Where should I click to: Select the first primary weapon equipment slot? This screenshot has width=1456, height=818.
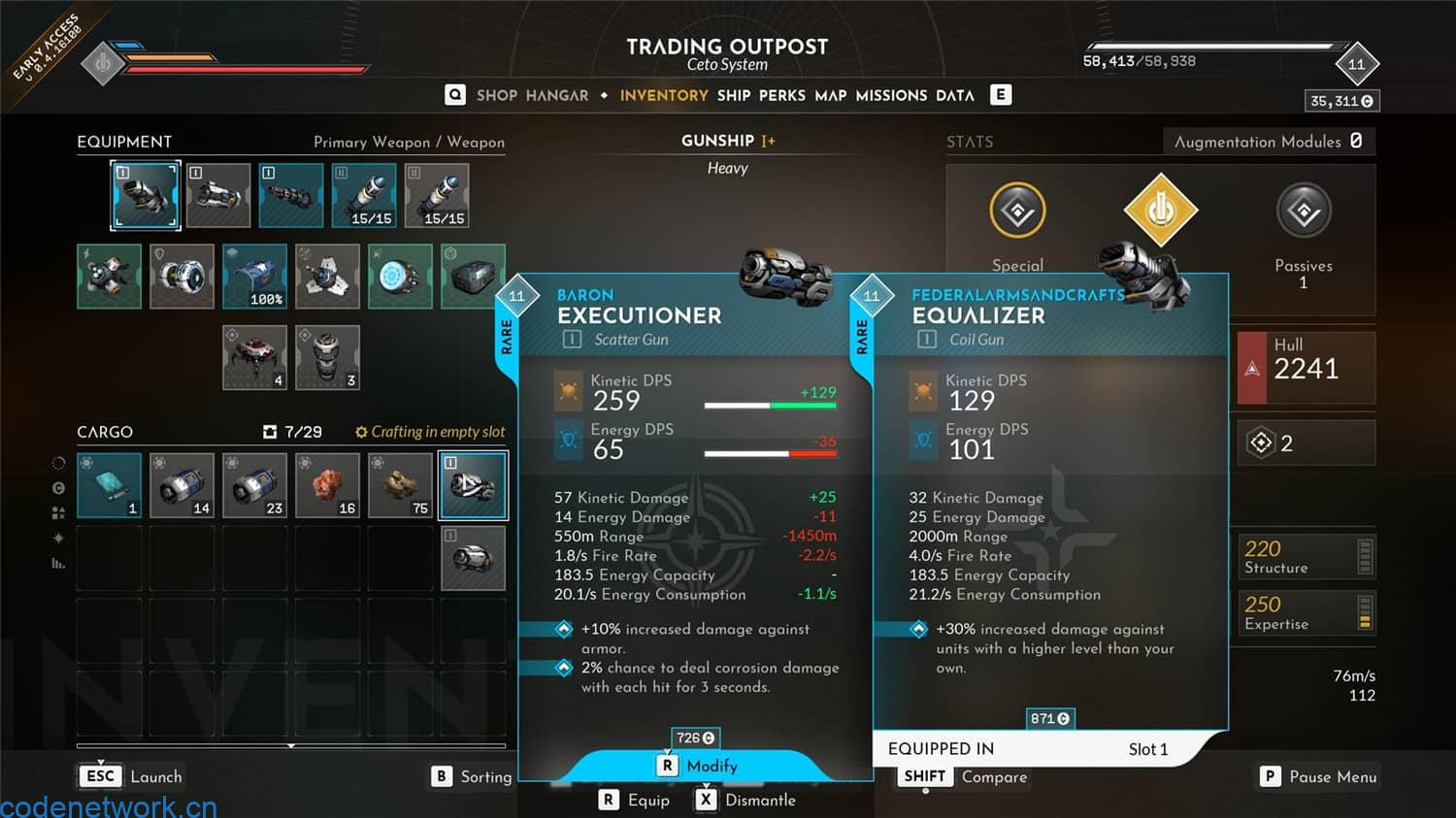coord(146,195)
